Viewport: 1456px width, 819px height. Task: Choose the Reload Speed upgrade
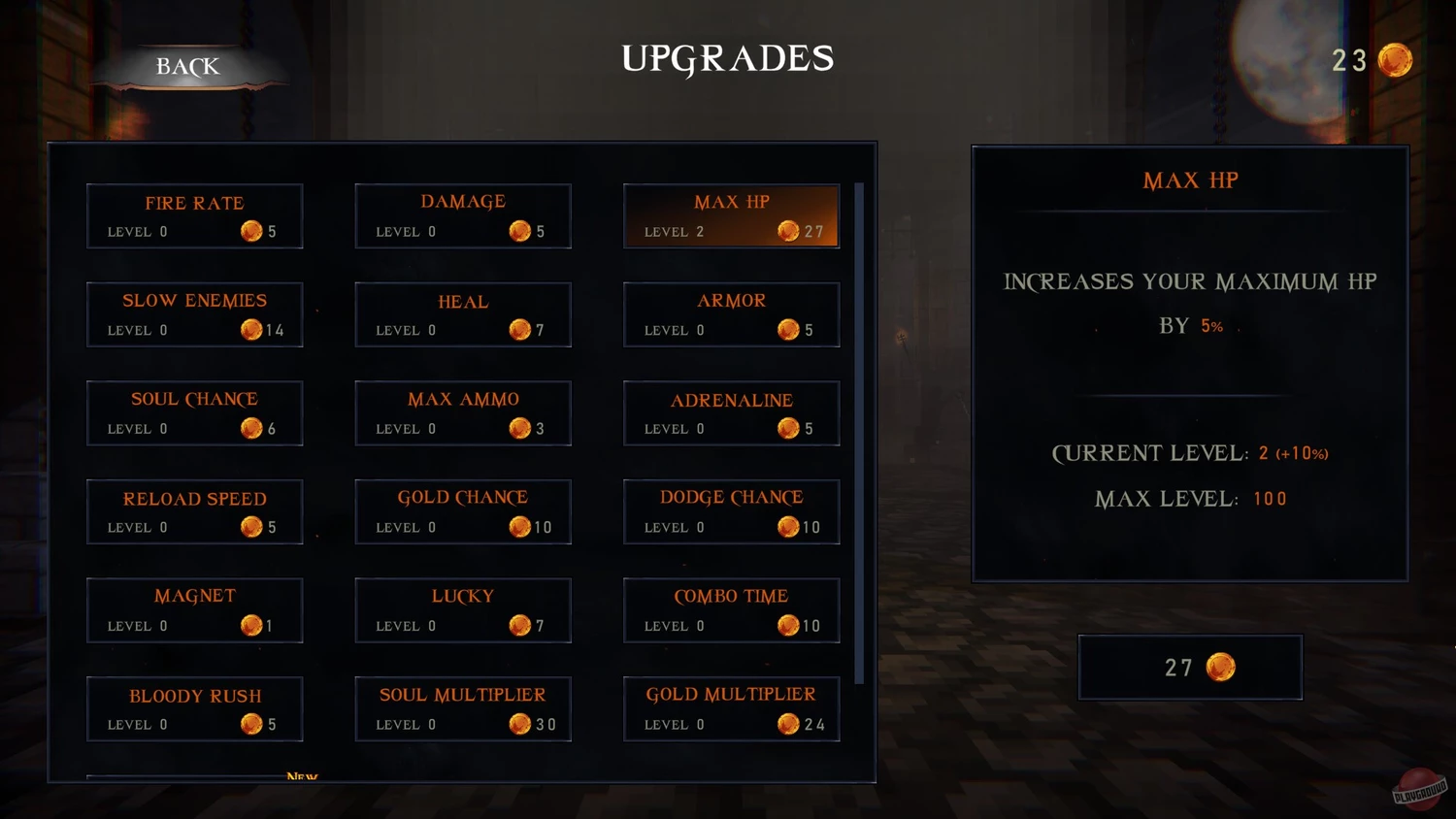pos(194,511)
